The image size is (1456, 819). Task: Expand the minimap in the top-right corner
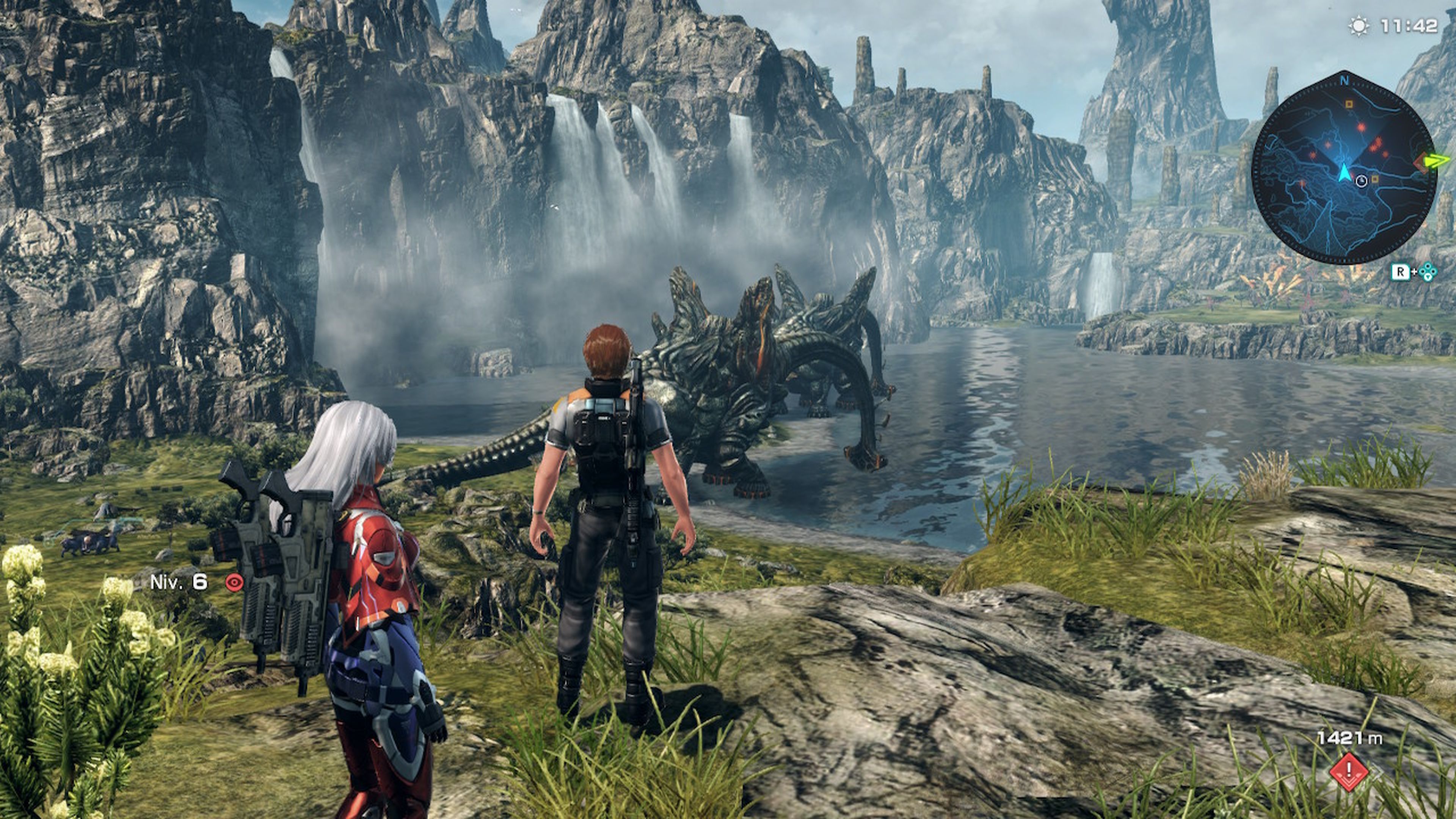(x=1344, y=169)
